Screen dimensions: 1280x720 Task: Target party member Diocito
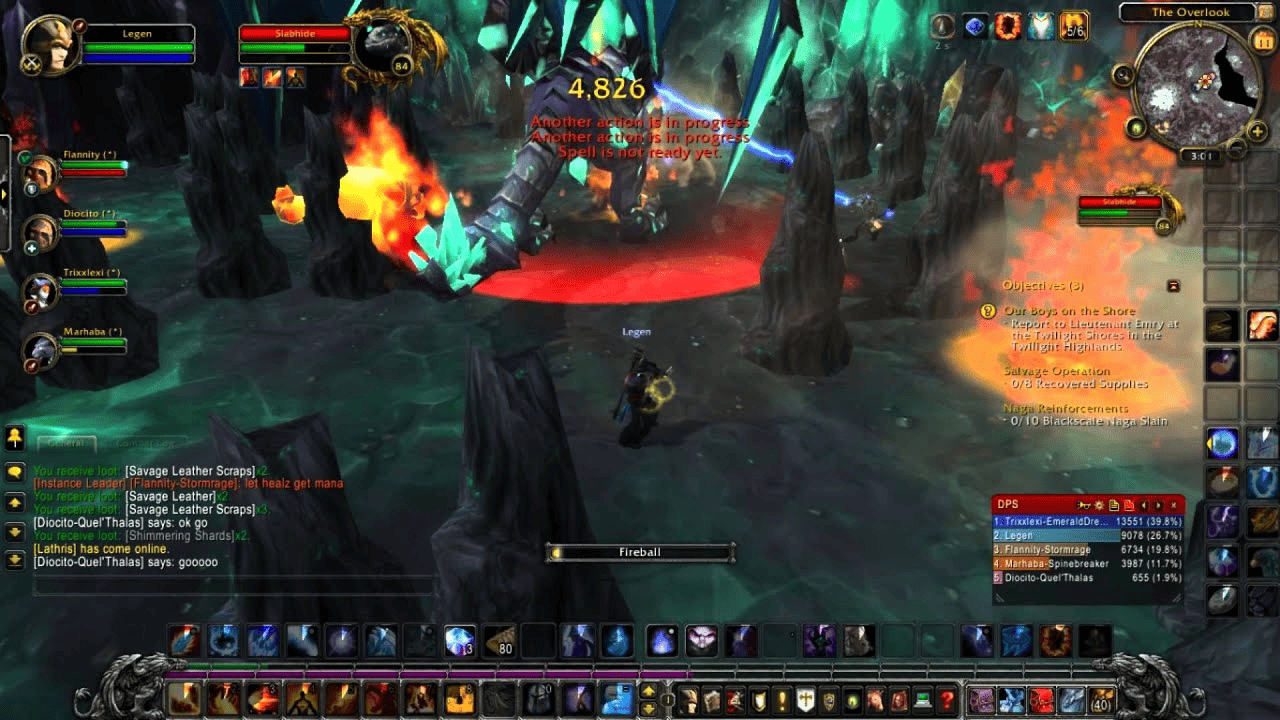click(x=42, y=232)
